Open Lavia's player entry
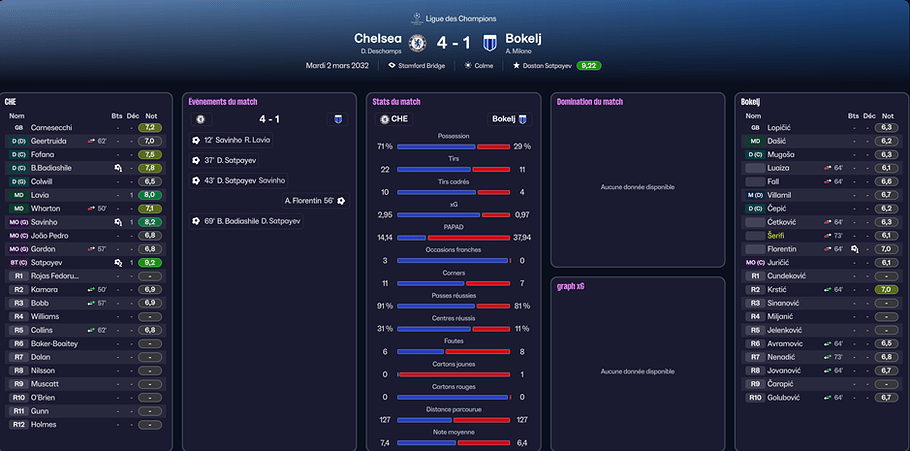The image size is (910, 451). pyautogui.click(x=43, y=195)
